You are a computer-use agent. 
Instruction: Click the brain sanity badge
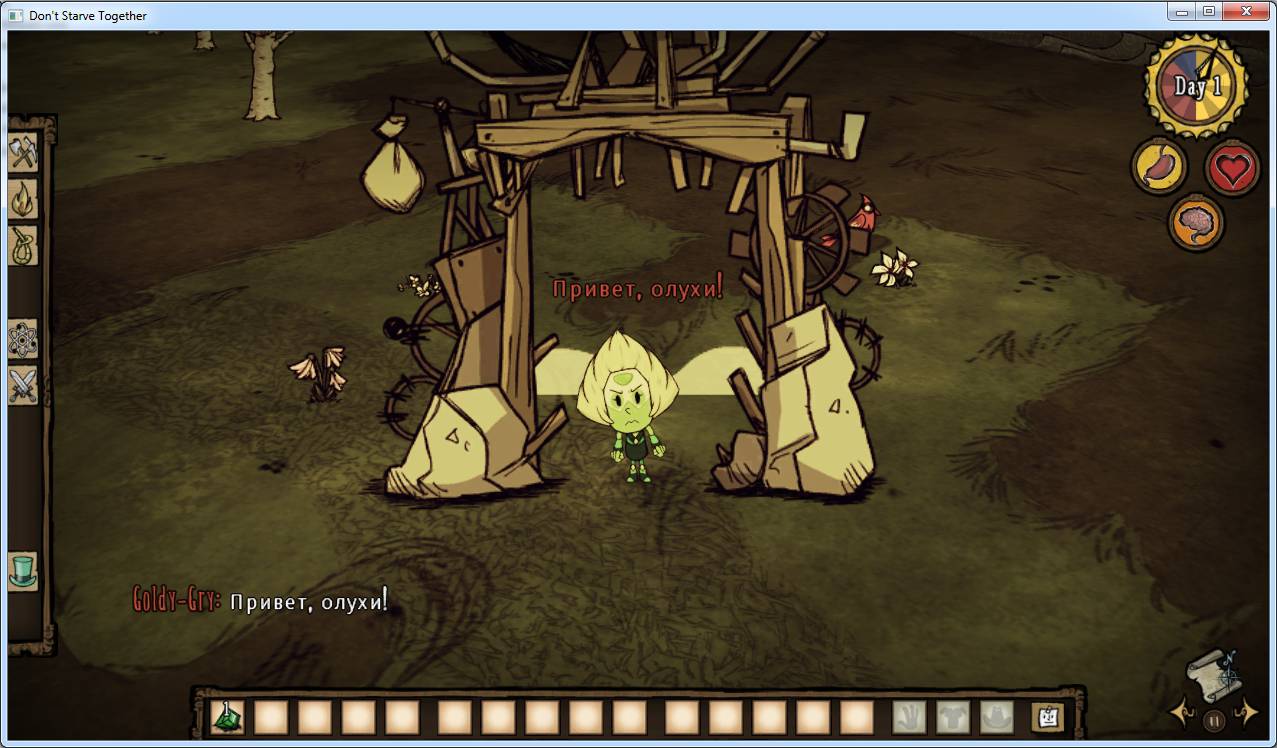tap(1196, 221)
